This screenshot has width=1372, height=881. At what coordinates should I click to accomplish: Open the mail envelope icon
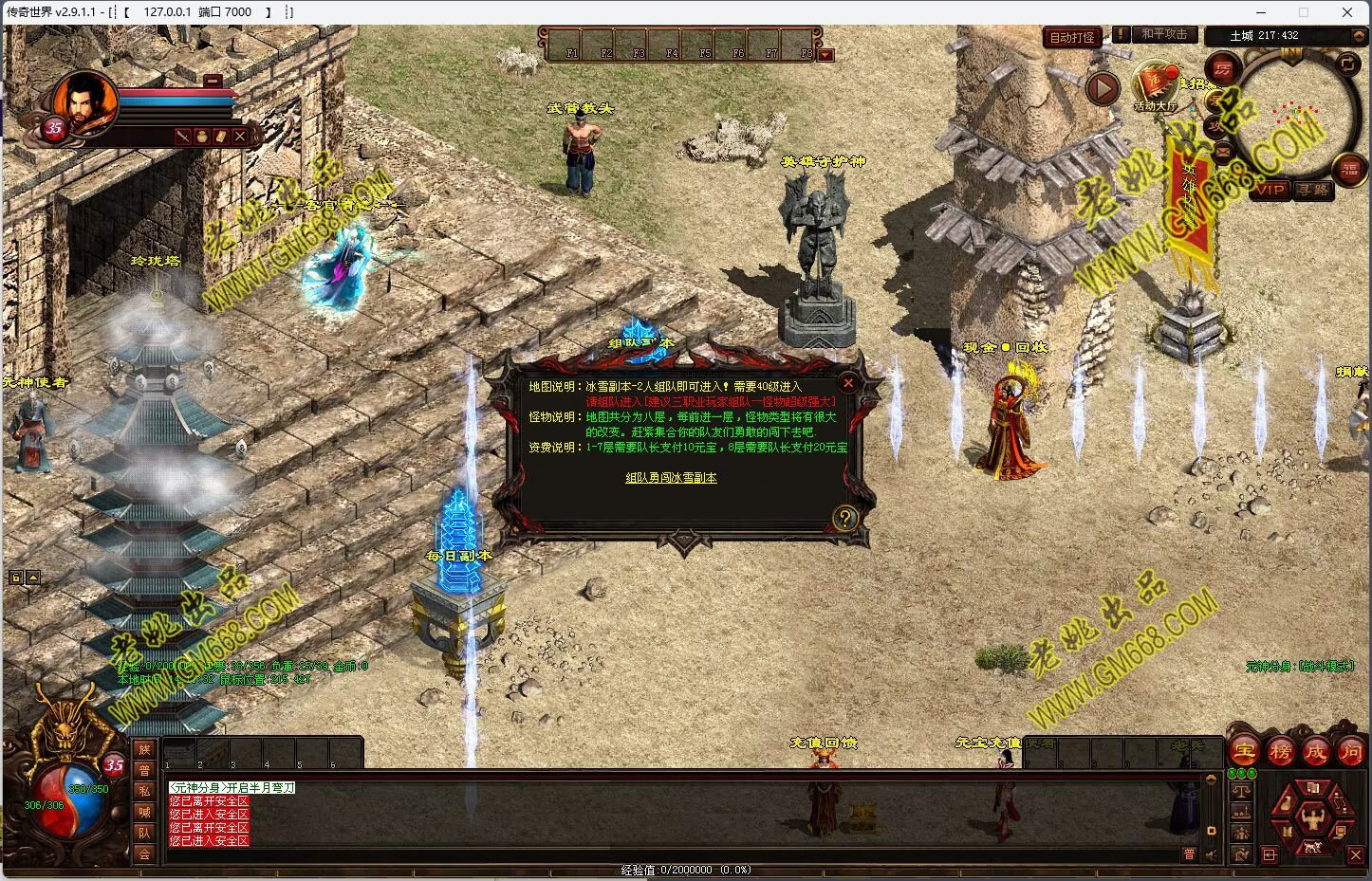[1223, 151]
